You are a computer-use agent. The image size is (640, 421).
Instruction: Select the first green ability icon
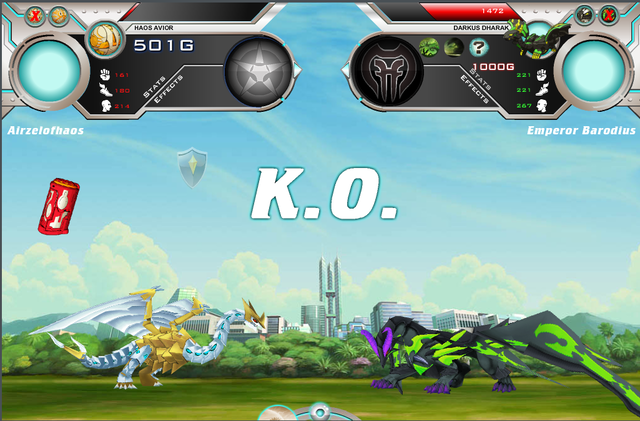click(429, 46)
